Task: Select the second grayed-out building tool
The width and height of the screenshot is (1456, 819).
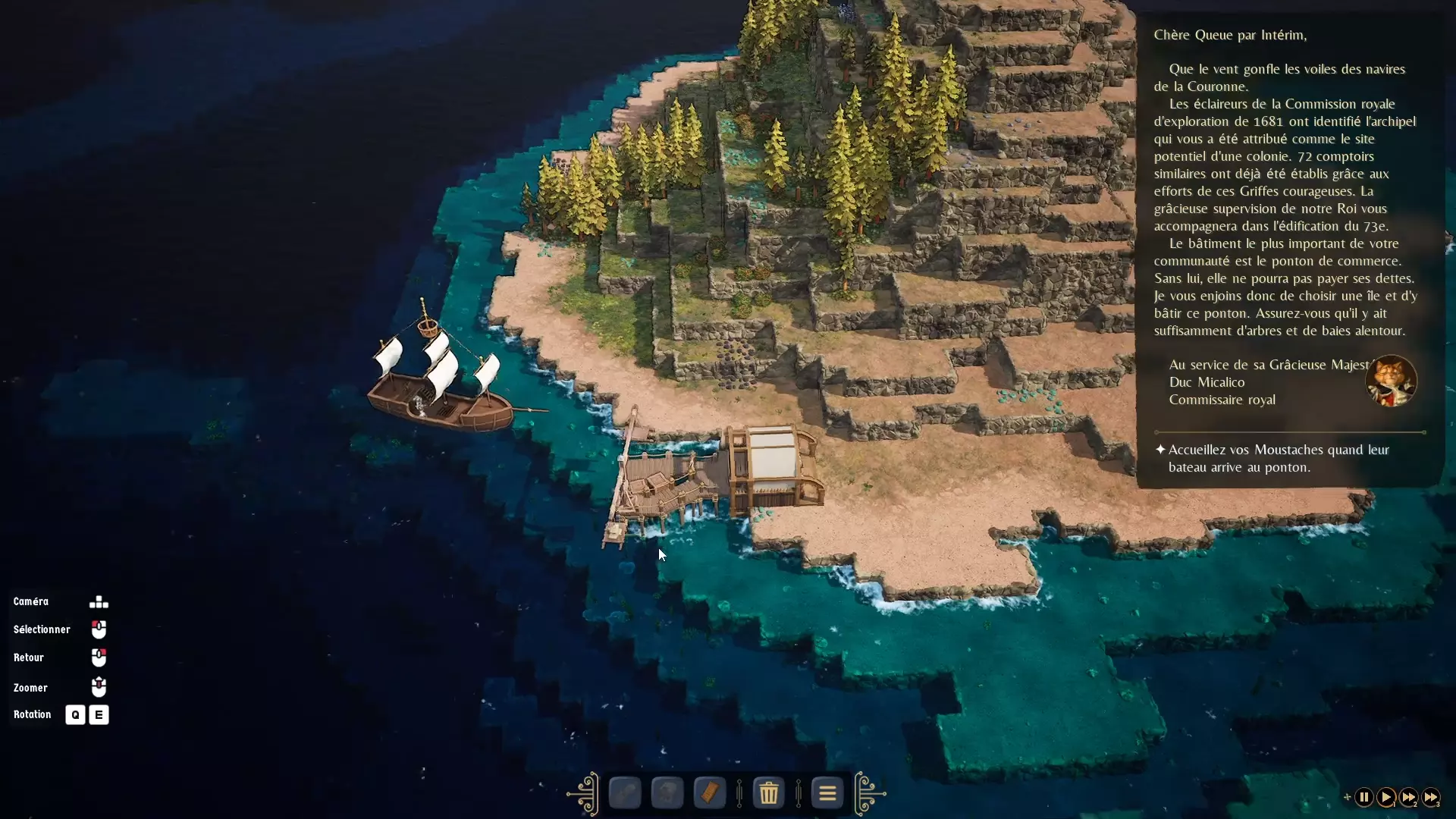Action: click(x=667, y=793)
